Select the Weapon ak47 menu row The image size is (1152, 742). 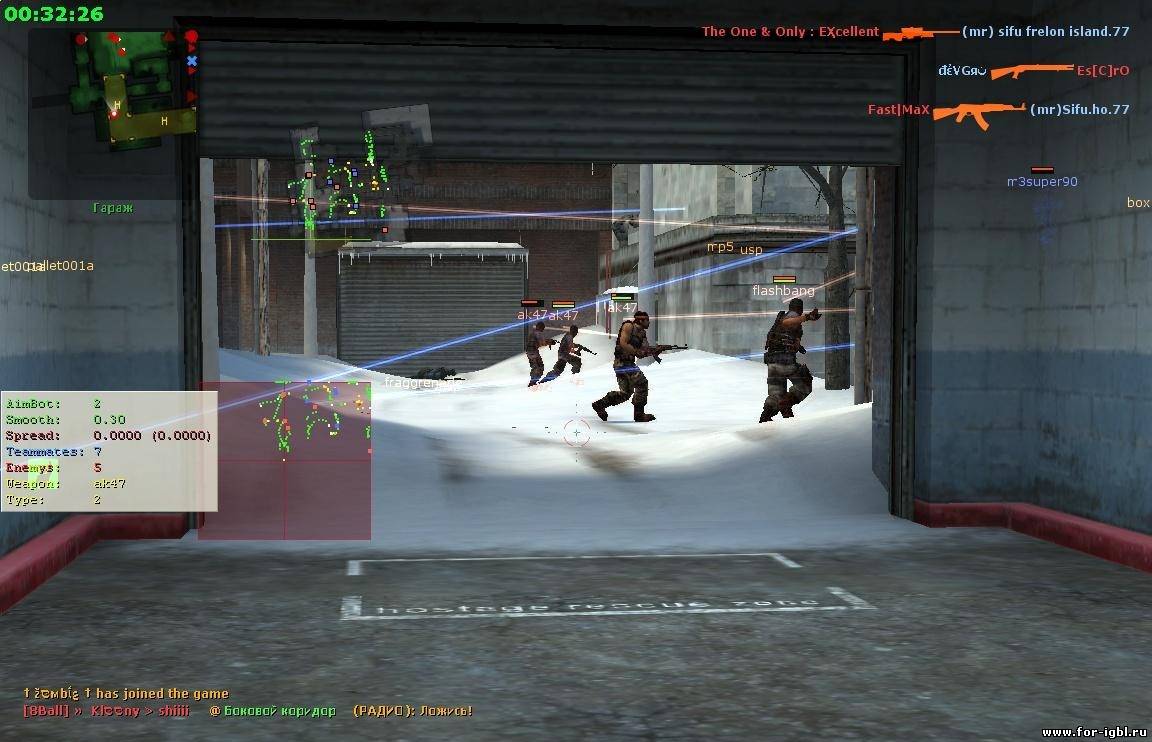pos(108,483)
